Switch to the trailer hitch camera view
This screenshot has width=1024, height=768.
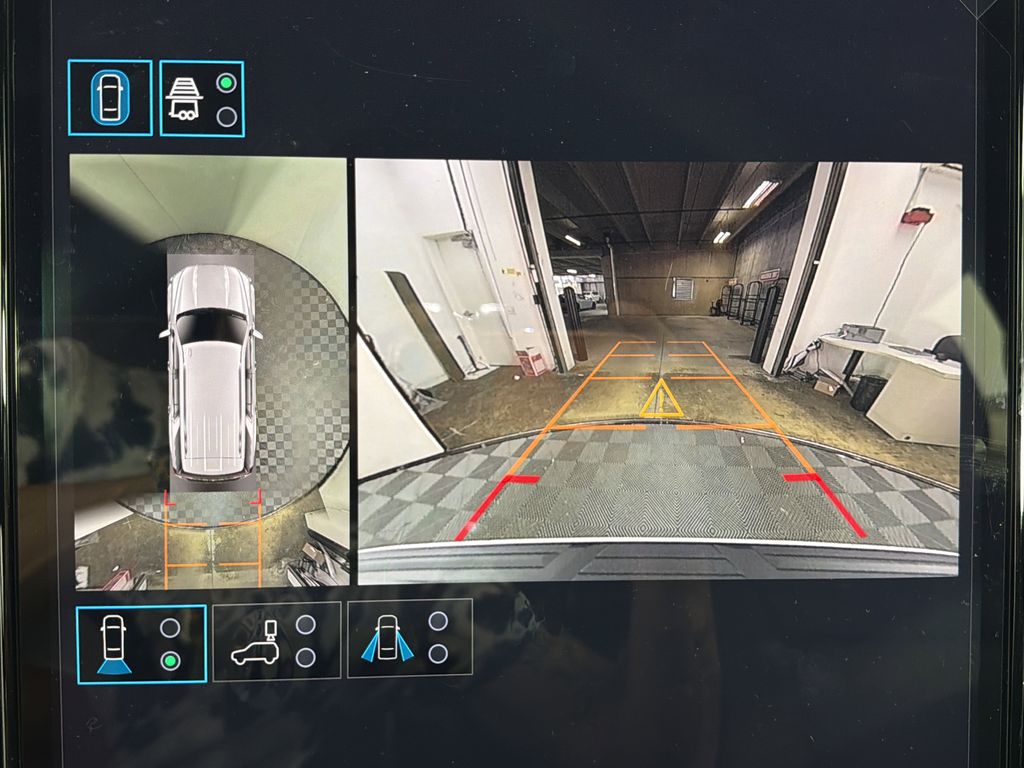(201, 98)
